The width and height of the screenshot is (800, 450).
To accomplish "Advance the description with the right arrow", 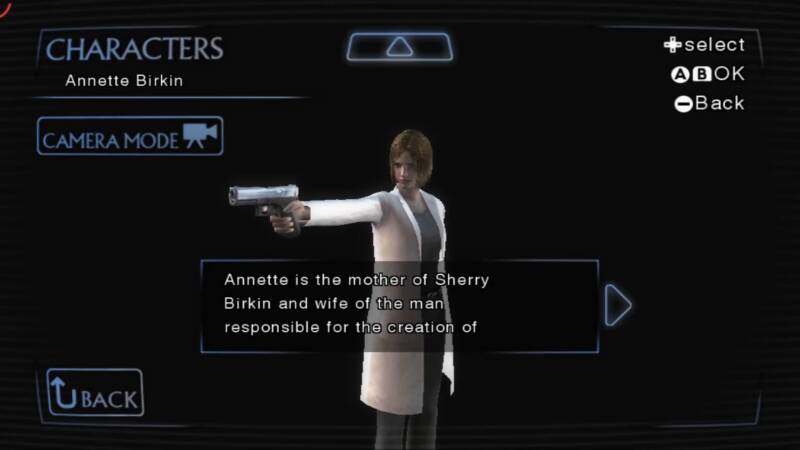I will (x=619, y=306).
